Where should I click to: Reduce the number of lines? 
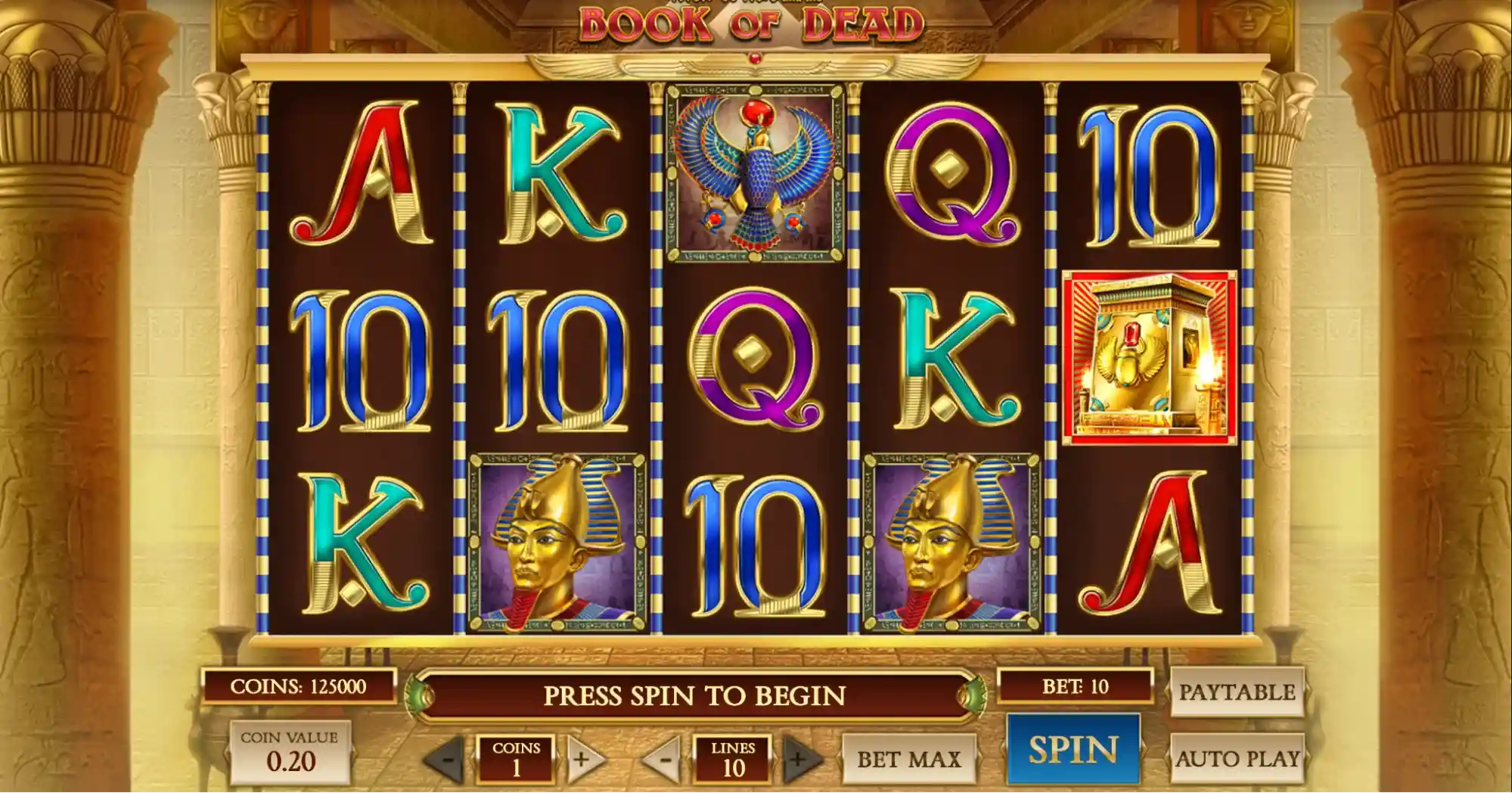pos(664,759)
